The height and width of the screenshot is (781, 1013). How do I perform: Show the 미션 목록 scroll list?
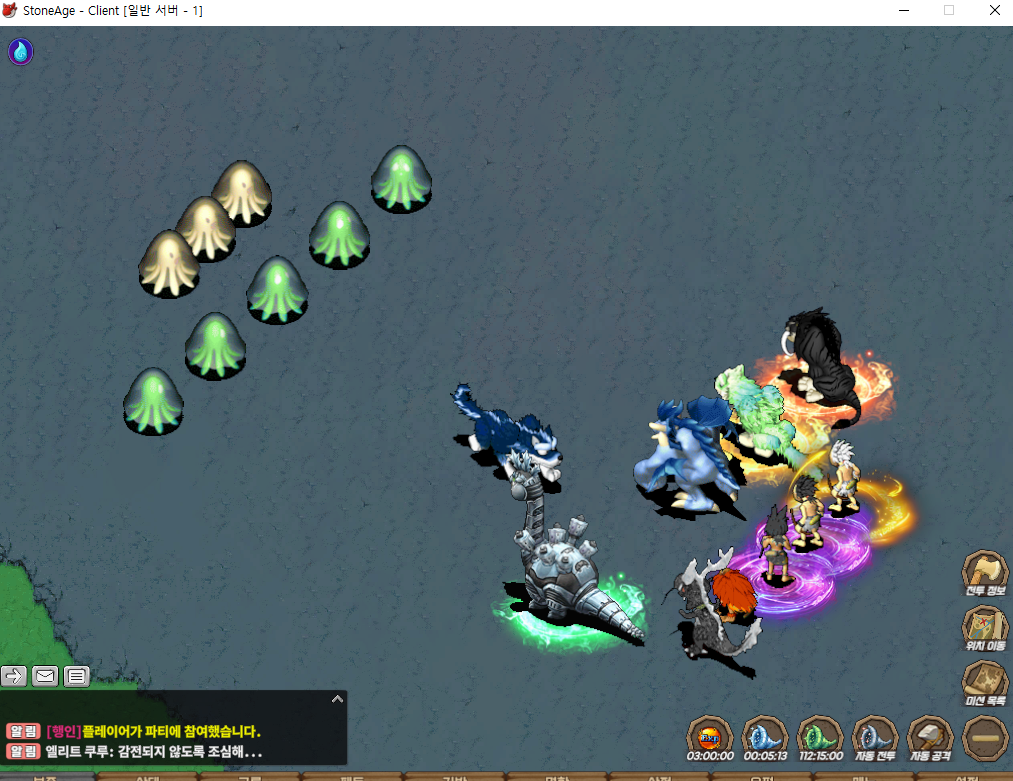(983, 684)
